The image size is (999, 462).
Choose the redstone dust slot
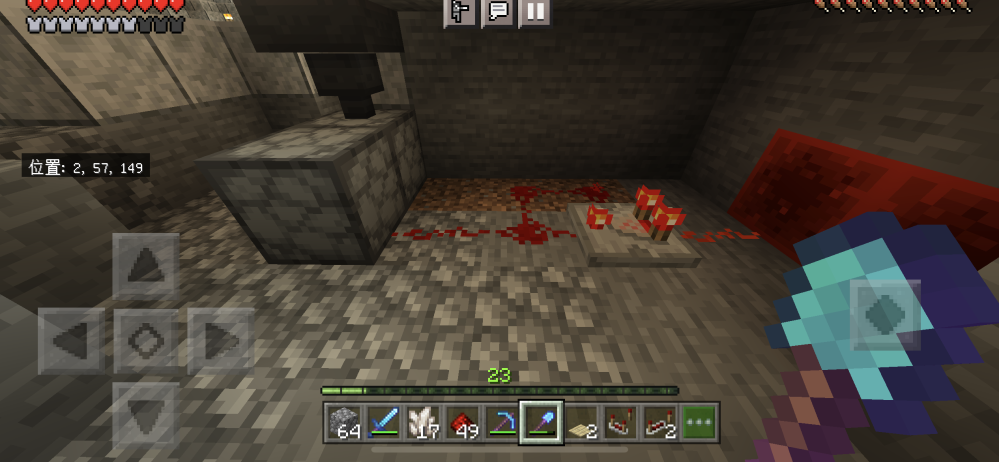coord(463,423)
